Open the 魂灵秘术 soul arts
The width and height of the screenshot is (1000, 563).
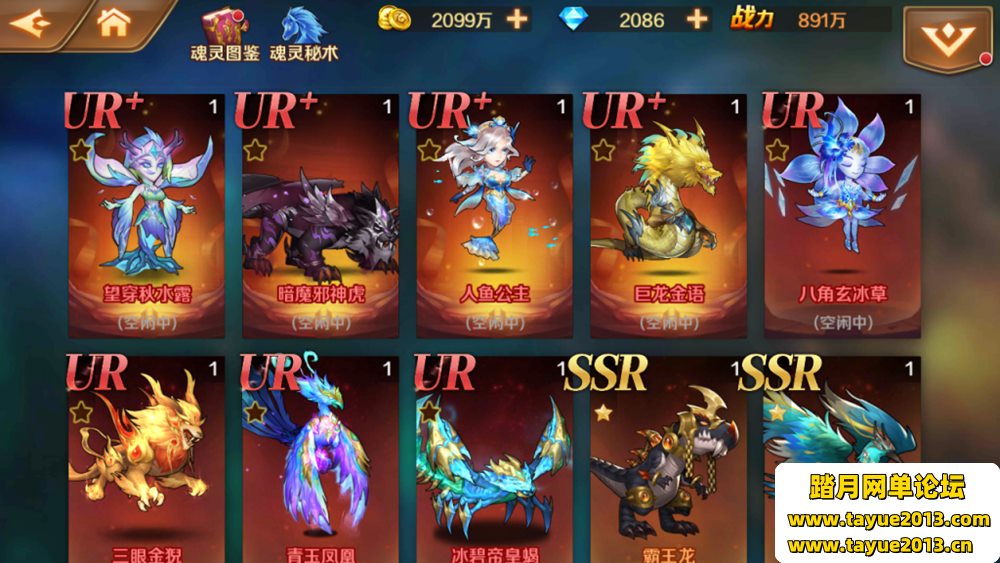tap(304, 33)
